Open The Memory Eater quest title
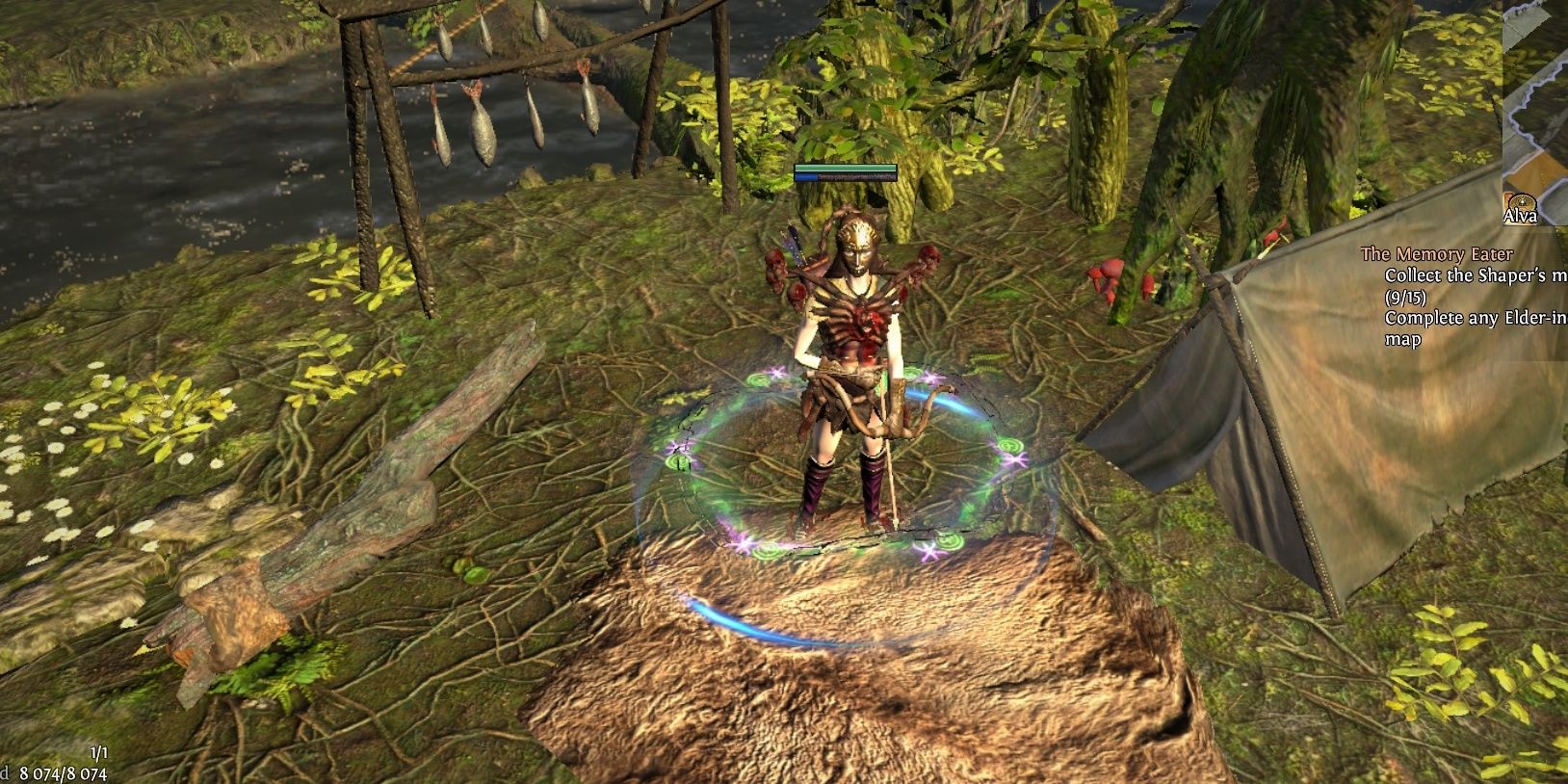 tap(1437, 253)
